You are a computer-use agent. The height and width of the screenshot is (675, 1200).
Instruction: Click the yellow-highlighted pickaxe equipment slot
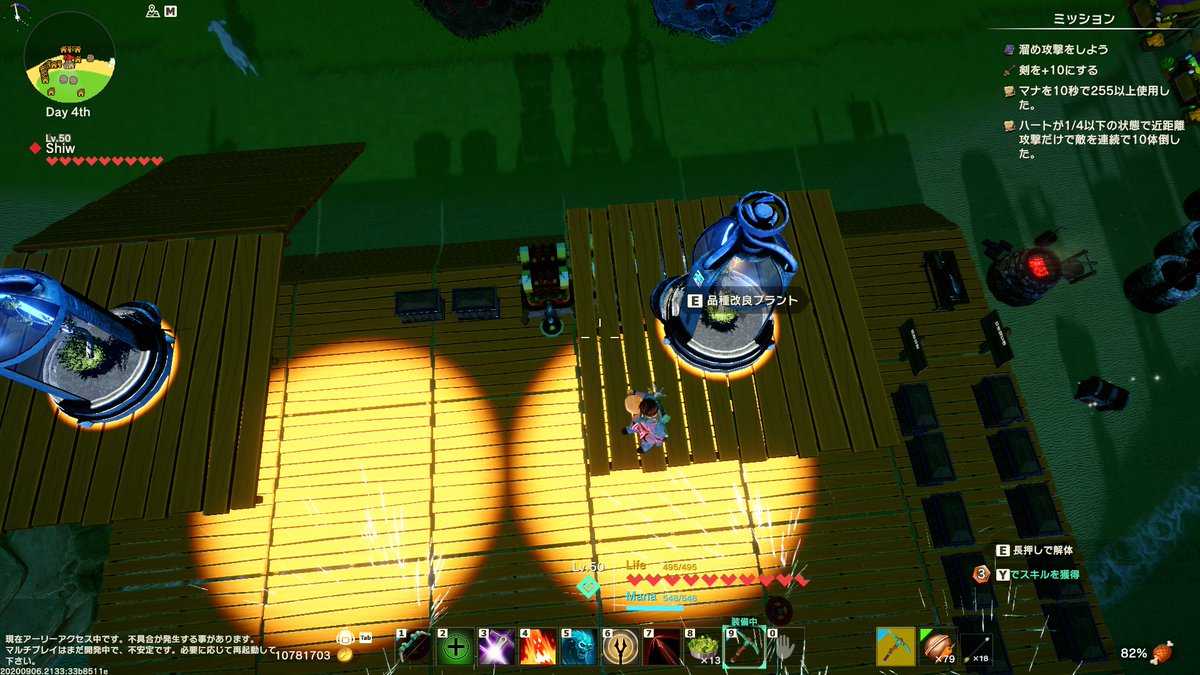click(x=895, y=647)
